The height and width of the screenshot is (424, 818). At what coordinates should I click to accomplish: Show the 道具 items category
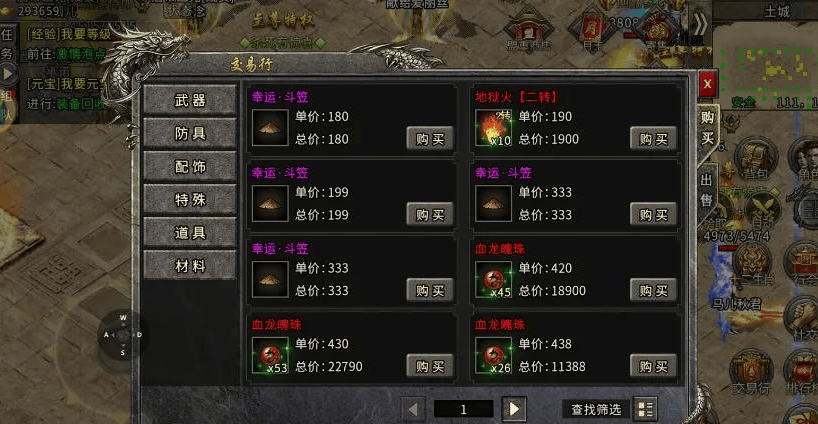point(190,232)
